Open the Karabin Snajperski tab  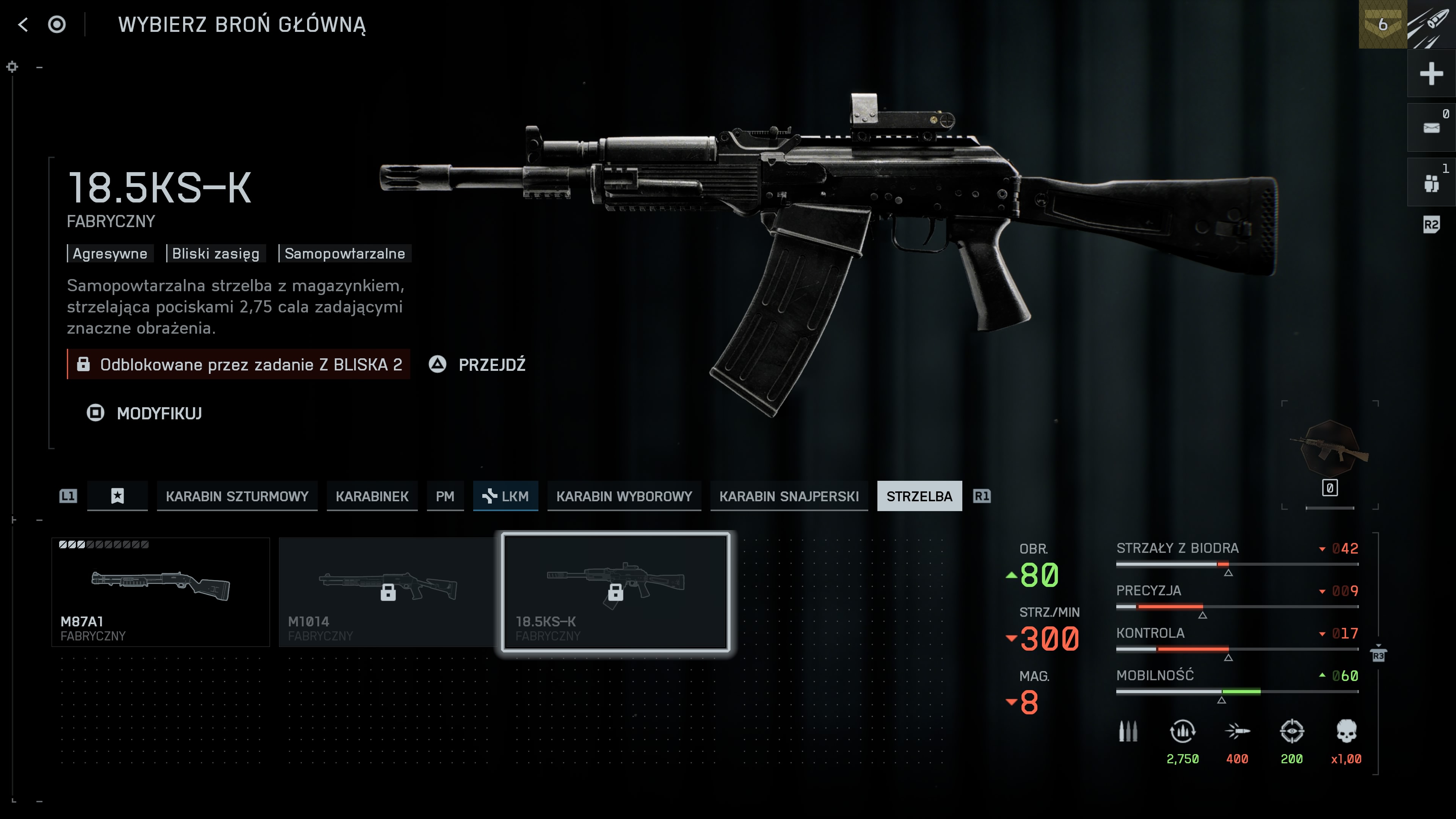click(789, 496)
